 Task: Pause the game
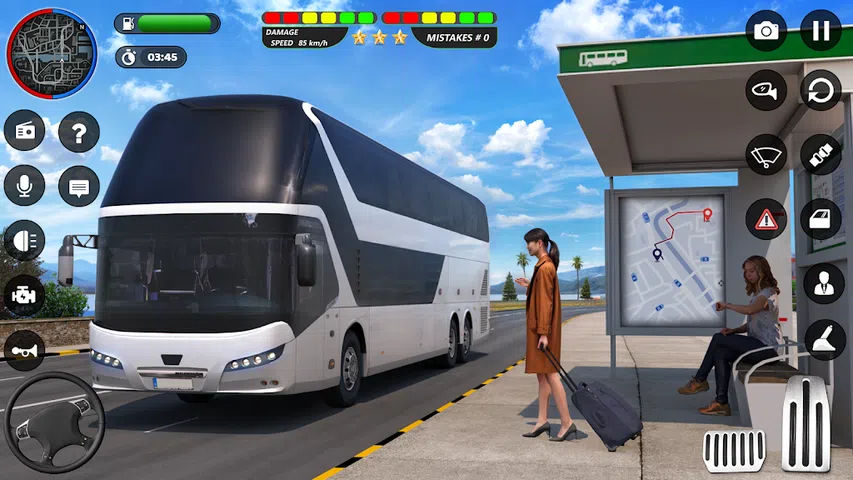coord(821,31)
